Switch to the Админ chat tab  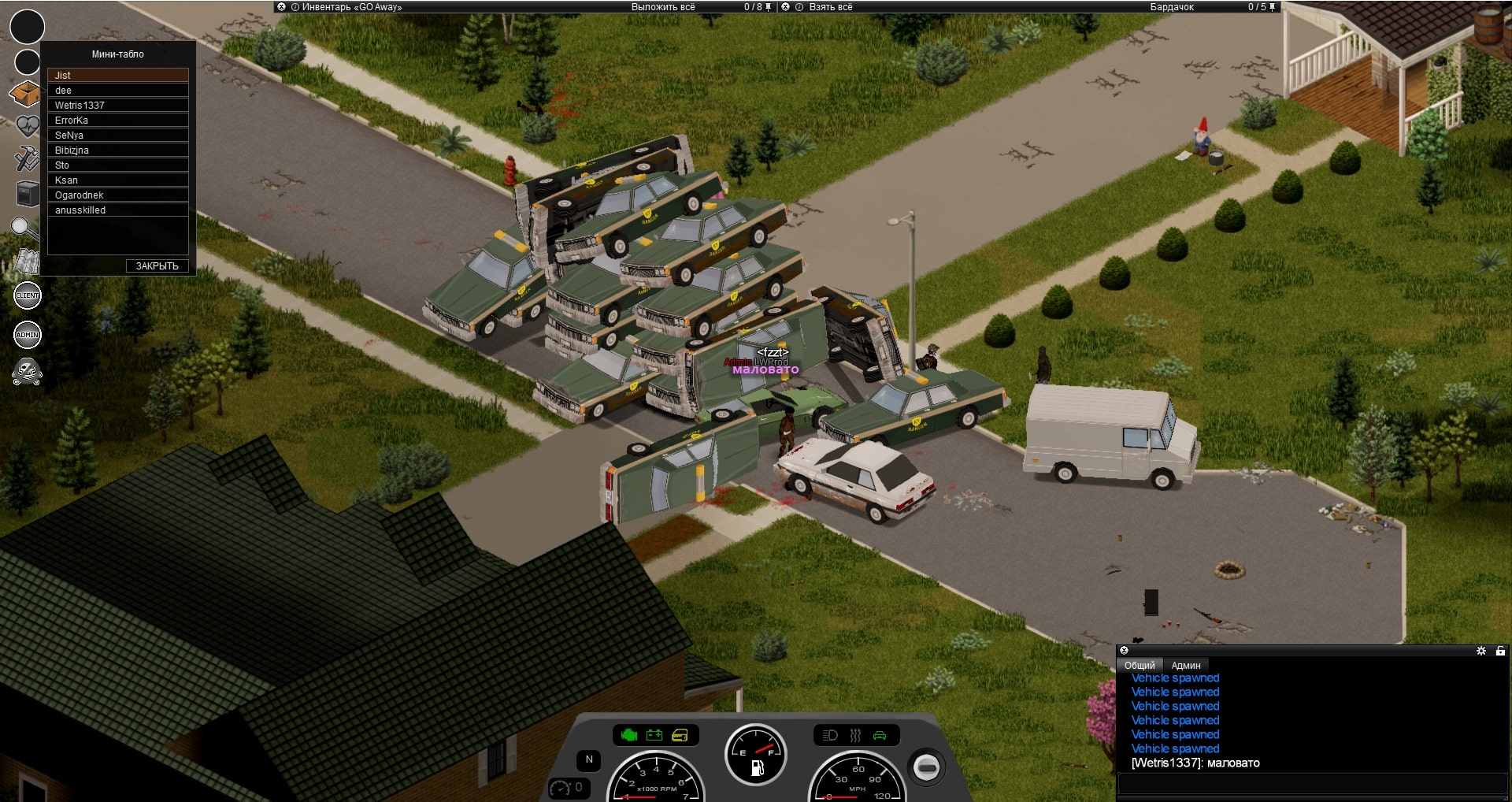pyautogui.click(x=1185, y=666)
